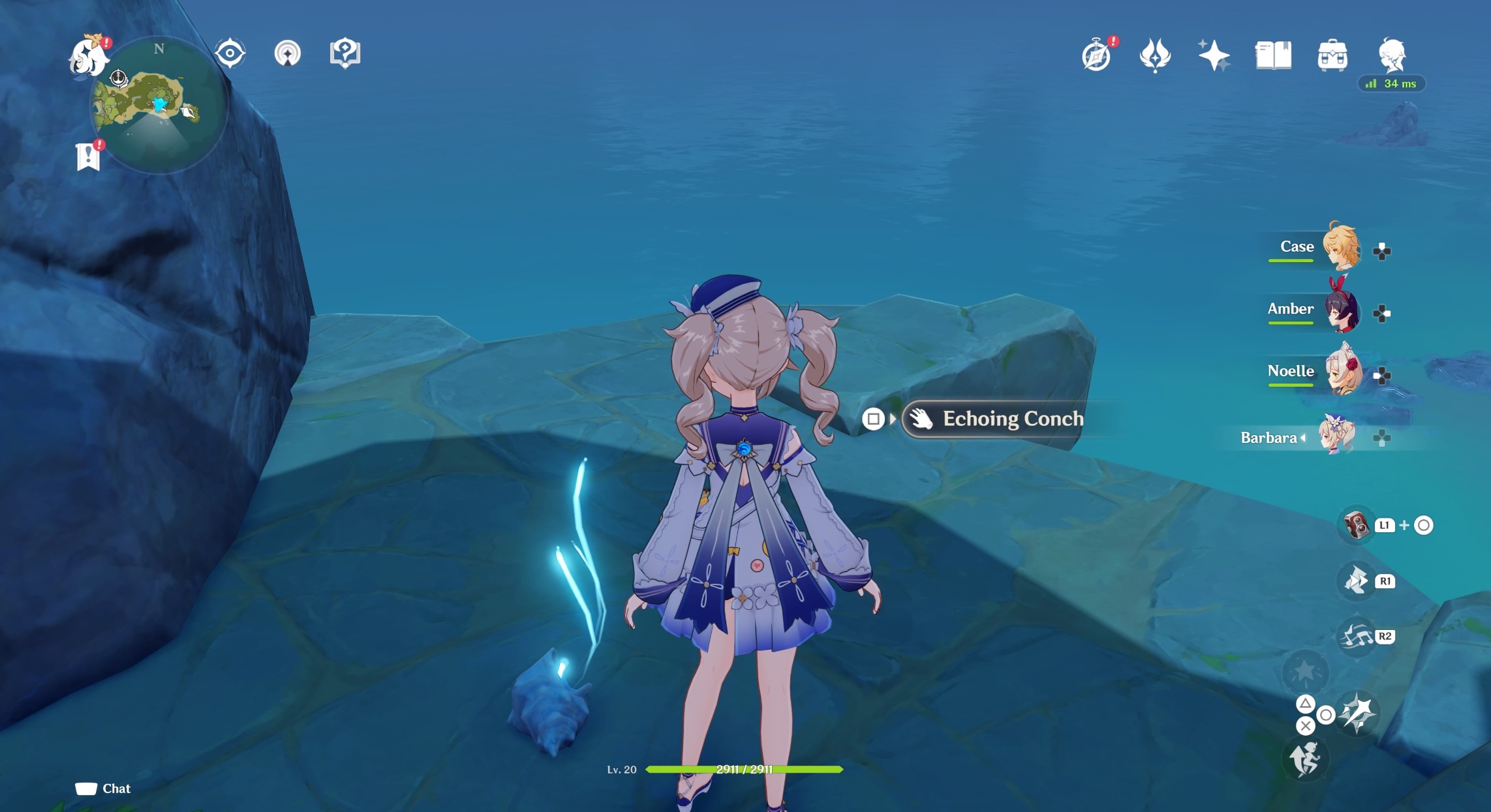Open the Adventurer Handbook book icon
Image resolution: width=1491 pixels, height=812 pixels.
1272,56
